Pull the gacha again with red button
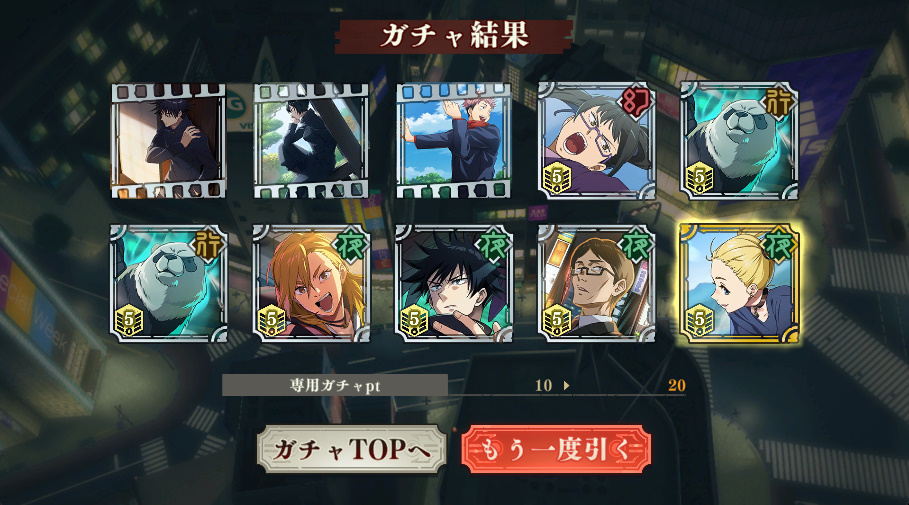This screenshot has width=909, height=505. coord(556,450)
